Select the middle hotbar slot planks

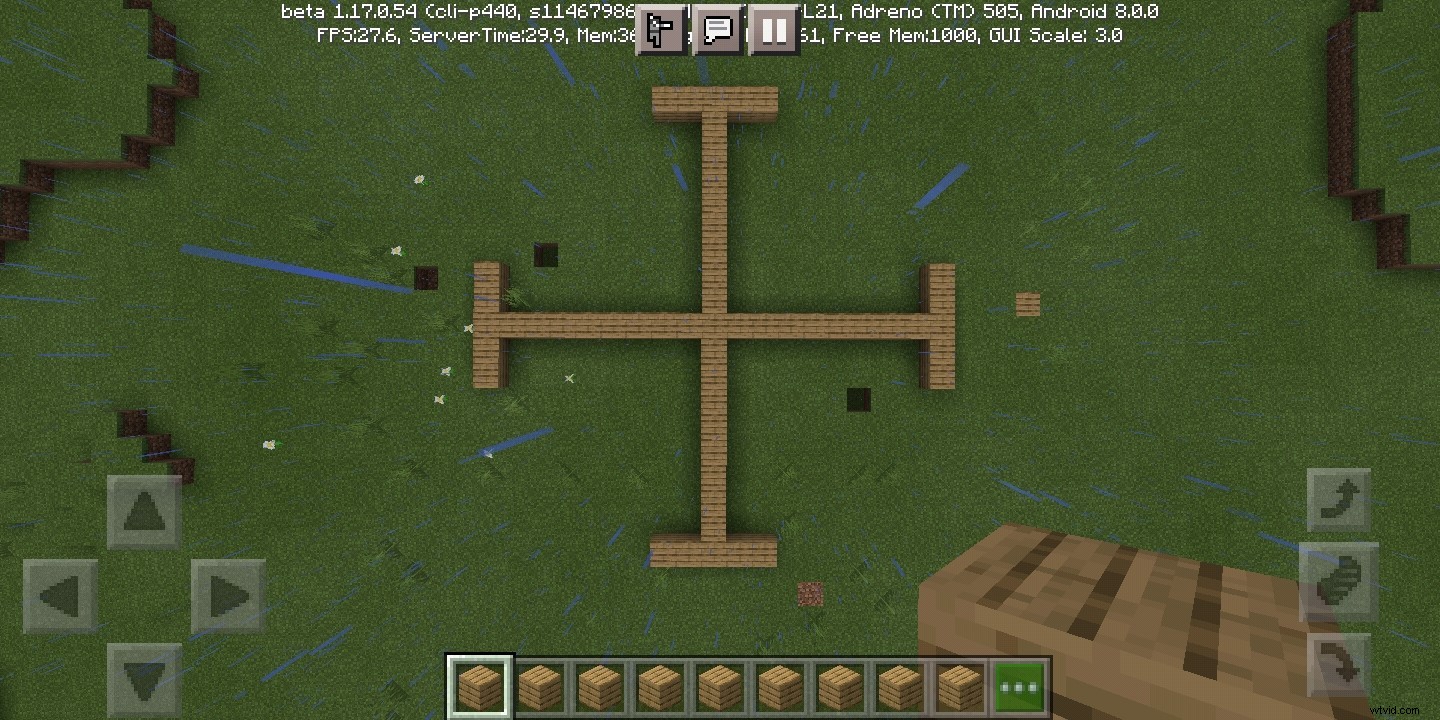point(718,686)
